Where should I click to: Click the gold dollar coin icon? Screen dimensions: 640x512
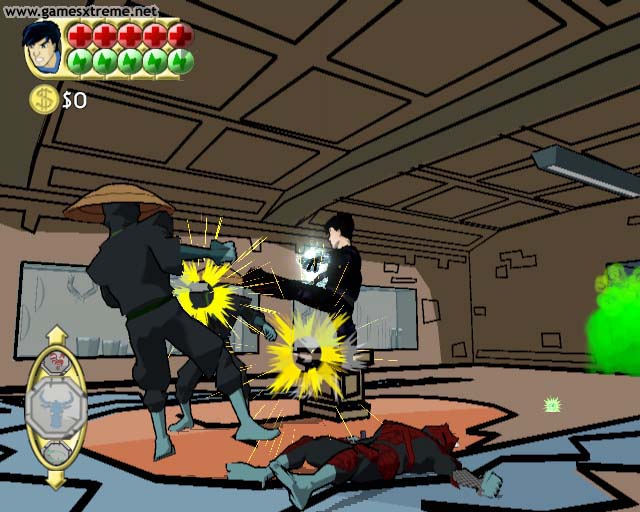click(x=43, y=99)
